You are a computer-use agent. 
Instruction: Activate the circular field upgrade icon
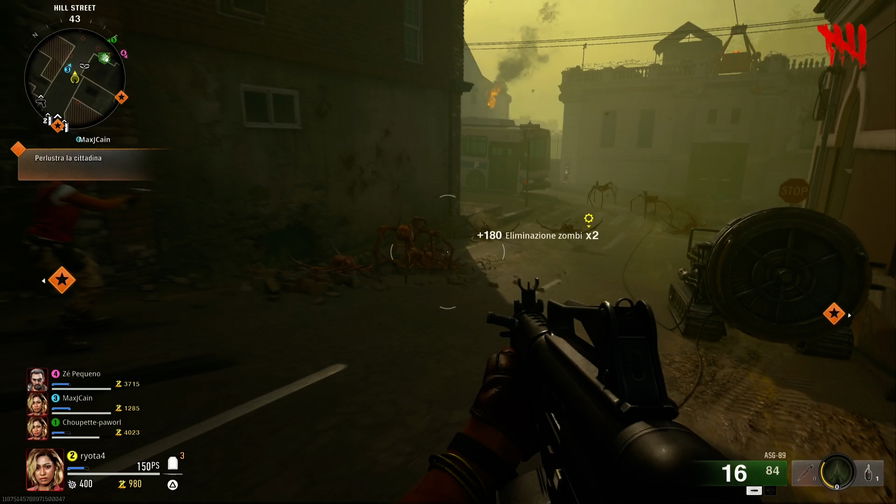click(837, 470)
